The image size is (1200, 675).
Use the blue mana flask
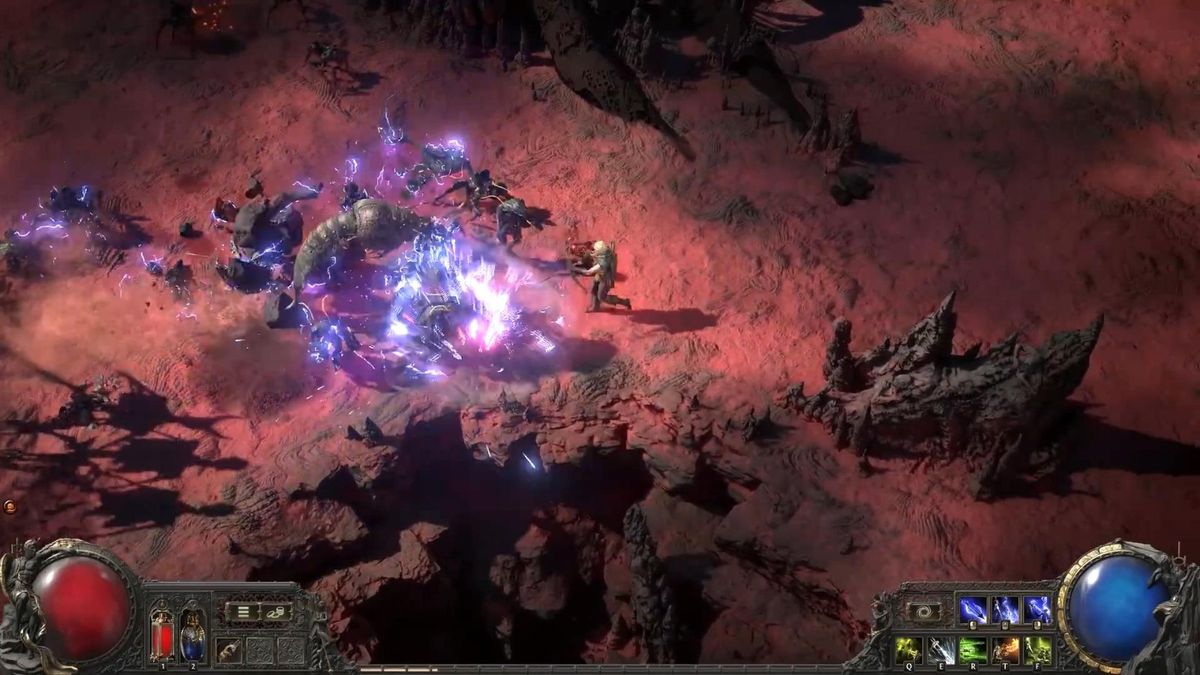[192, 633]
